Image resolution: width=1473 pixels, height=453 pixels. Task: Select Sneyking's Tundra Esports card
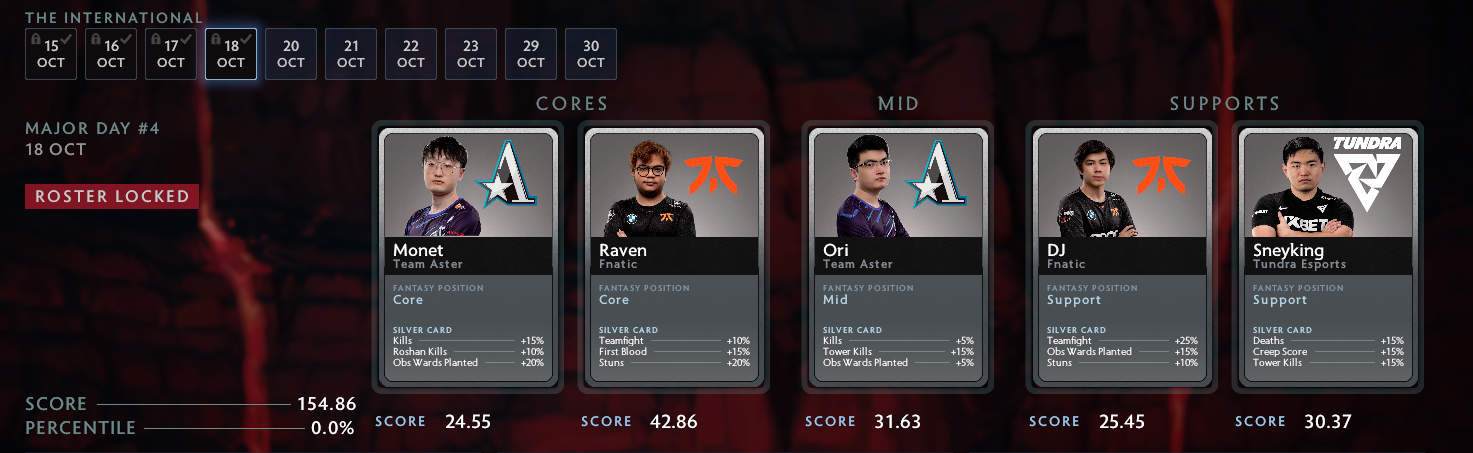1329,257
